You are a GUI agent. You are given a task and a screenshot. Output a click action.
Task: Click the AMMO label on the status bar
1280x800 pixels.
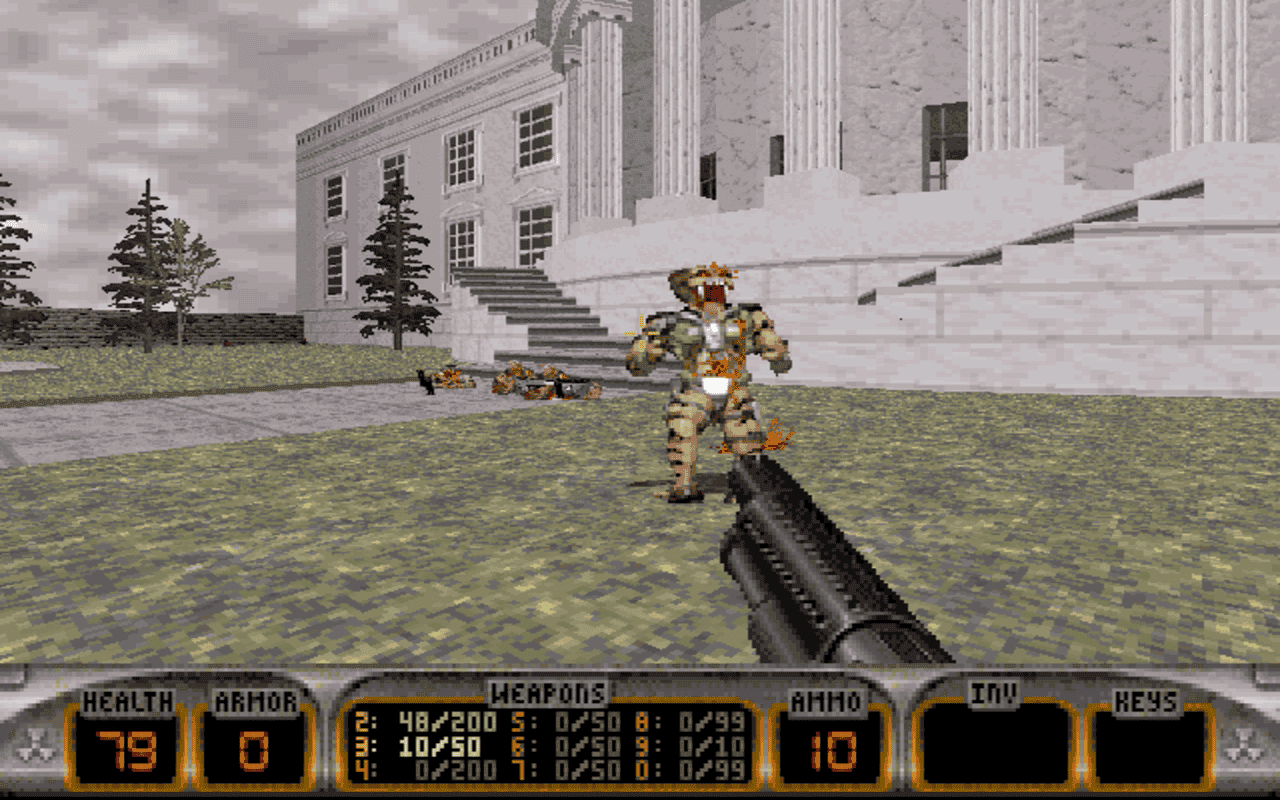(826, 700)
